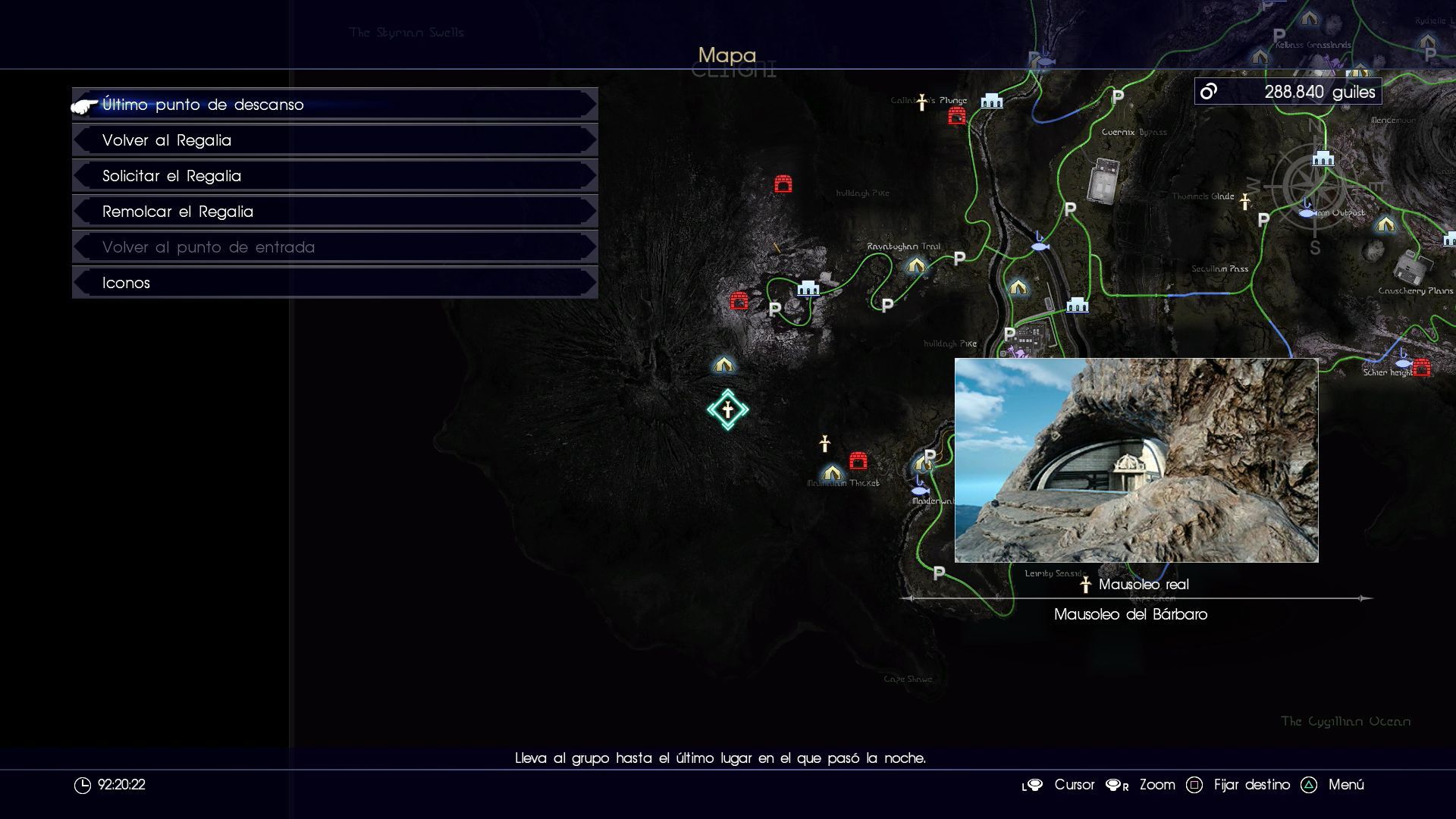
Task: Click the fishing spot marker by the river
Action: (1040, 244)
